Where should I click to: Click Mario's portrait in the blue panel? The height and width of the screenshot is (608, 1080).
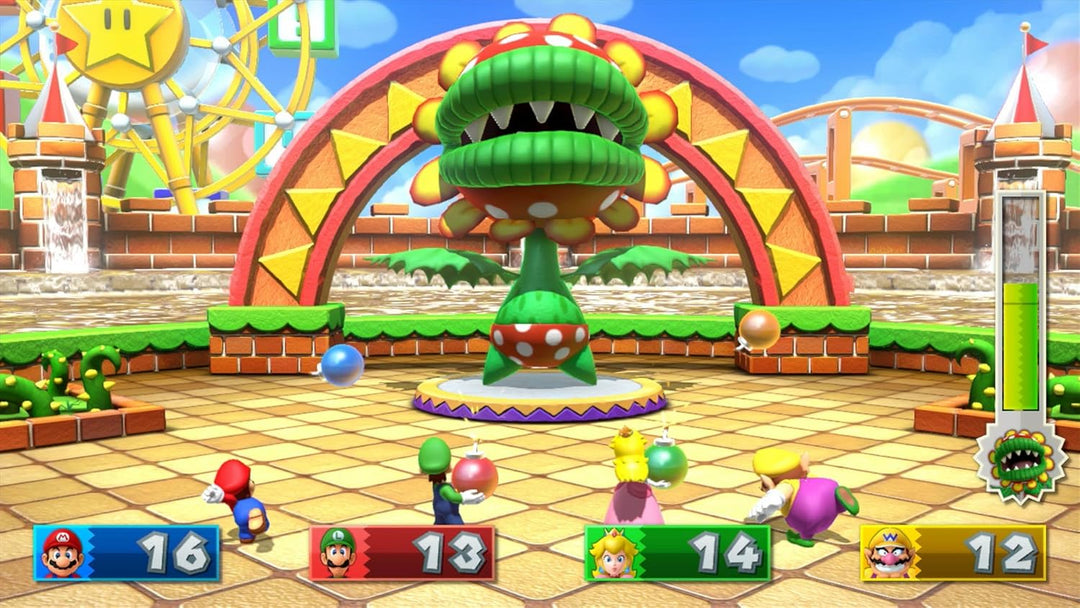[x=62, y=553]
